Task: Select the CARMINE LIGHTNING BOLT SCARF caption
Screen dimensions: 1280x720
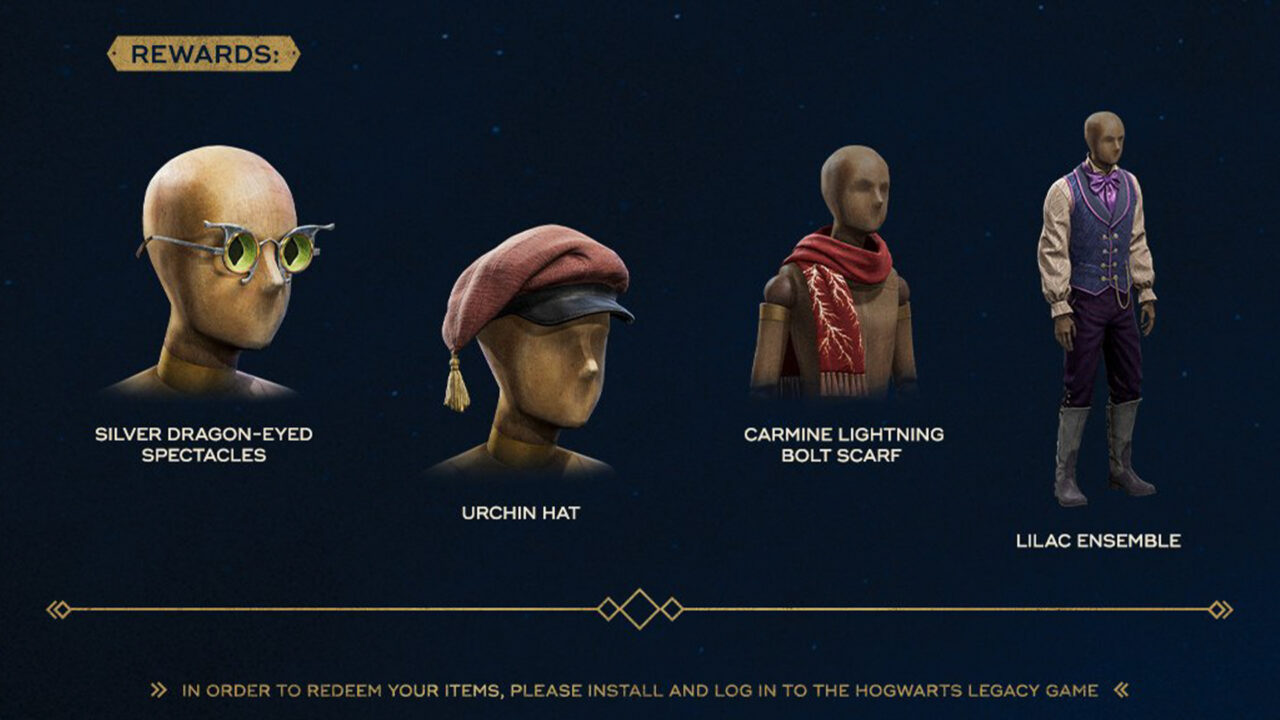Action: click(844, 443)
